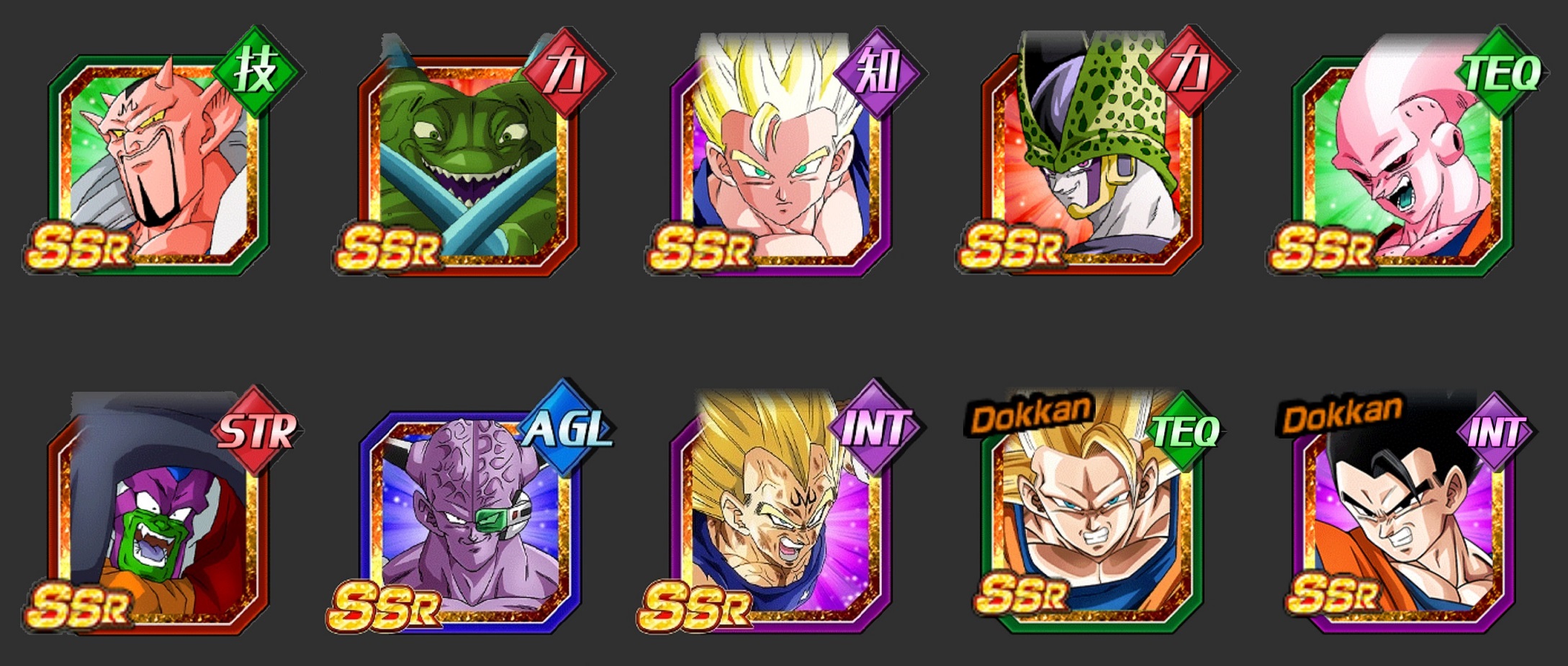The width and height of the screenshot is (1568, 666).
Task: Choose the Captain Ginyu AGL card
Action: tap(468, 518)
